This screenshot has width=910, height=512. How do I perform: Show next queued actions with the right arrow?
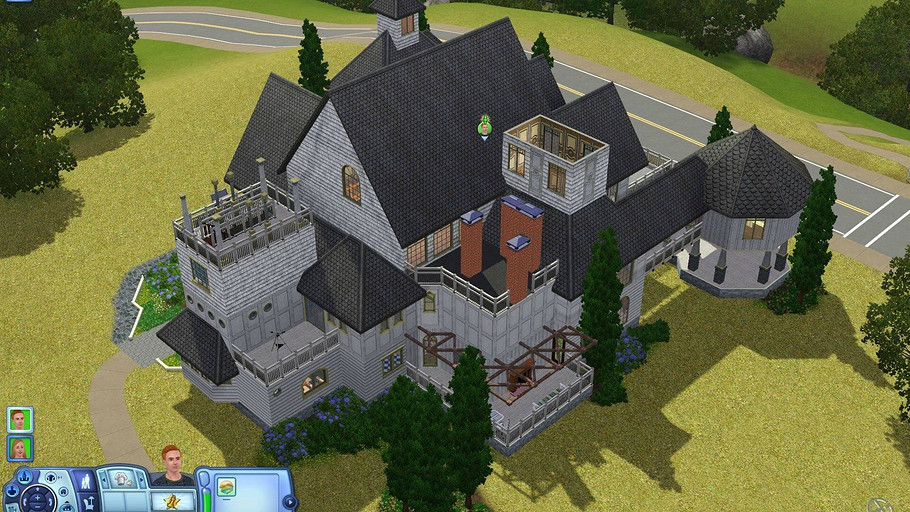[141, 479]
